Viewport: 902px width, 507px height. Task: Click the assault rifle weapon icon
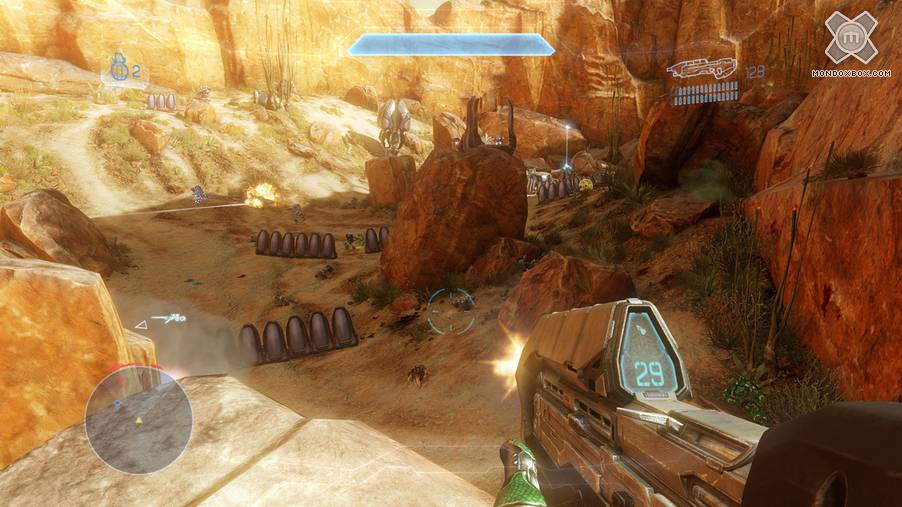[x=702, y=69]
